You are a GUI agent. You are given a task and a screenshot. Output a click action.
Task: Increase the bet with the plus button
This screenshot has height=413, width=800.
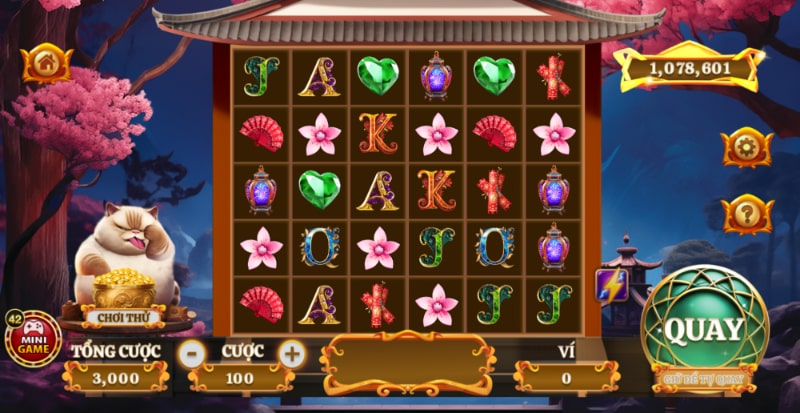coord(291,352)
